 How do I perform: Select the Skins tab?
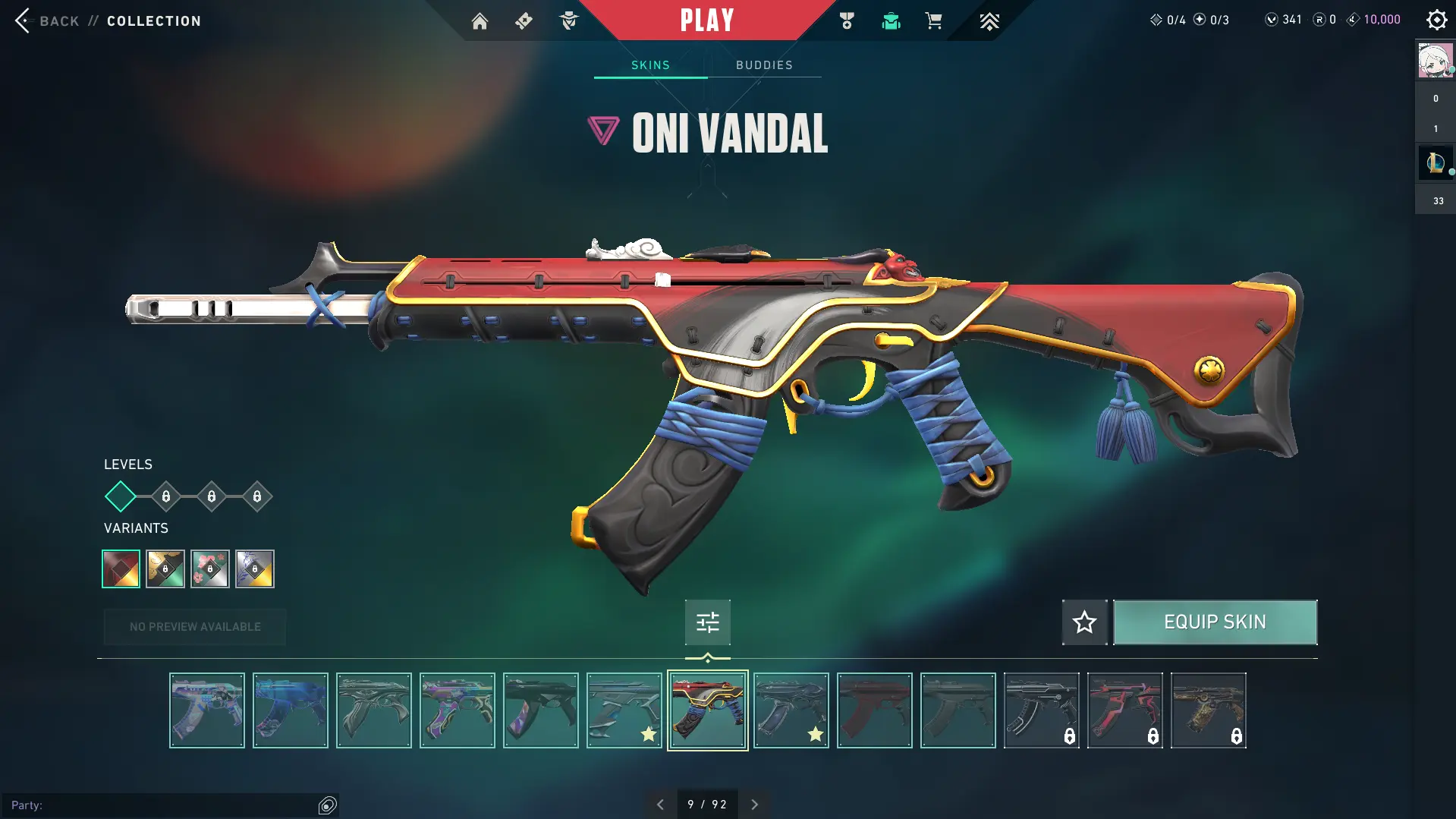coord(650,65)
